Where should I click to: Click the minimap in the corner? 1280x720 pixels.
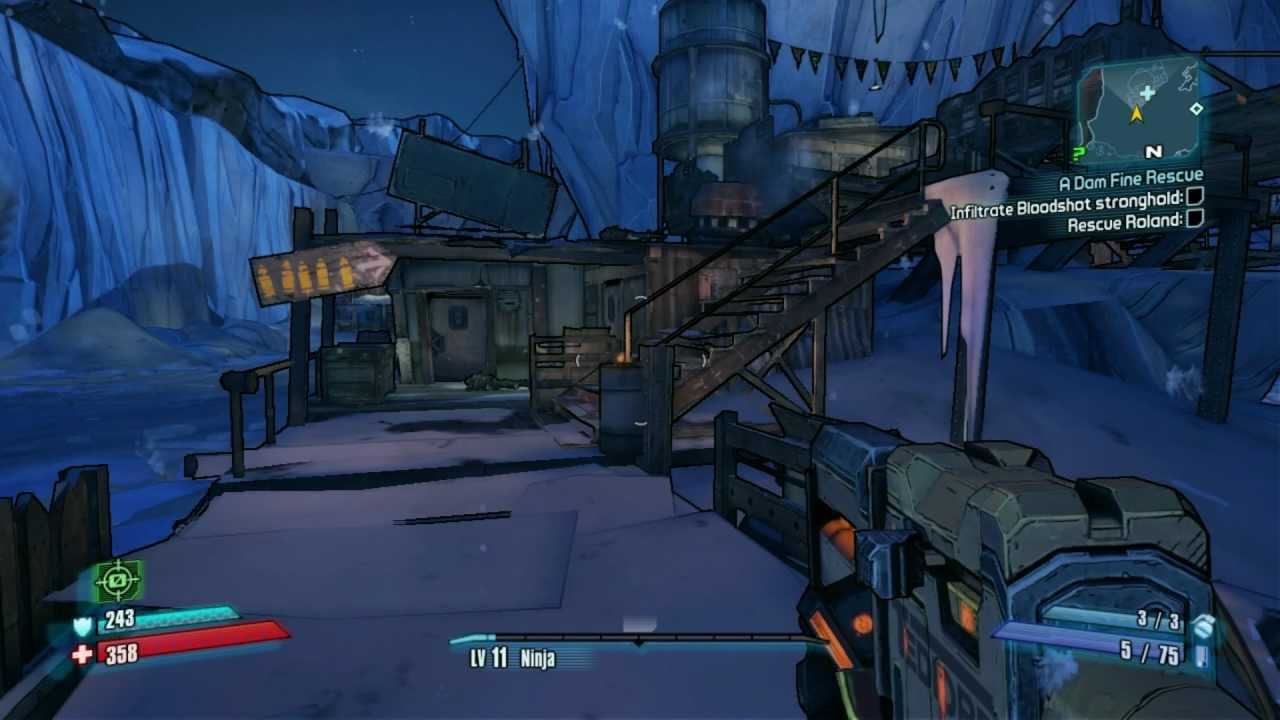coord(1138,112)
